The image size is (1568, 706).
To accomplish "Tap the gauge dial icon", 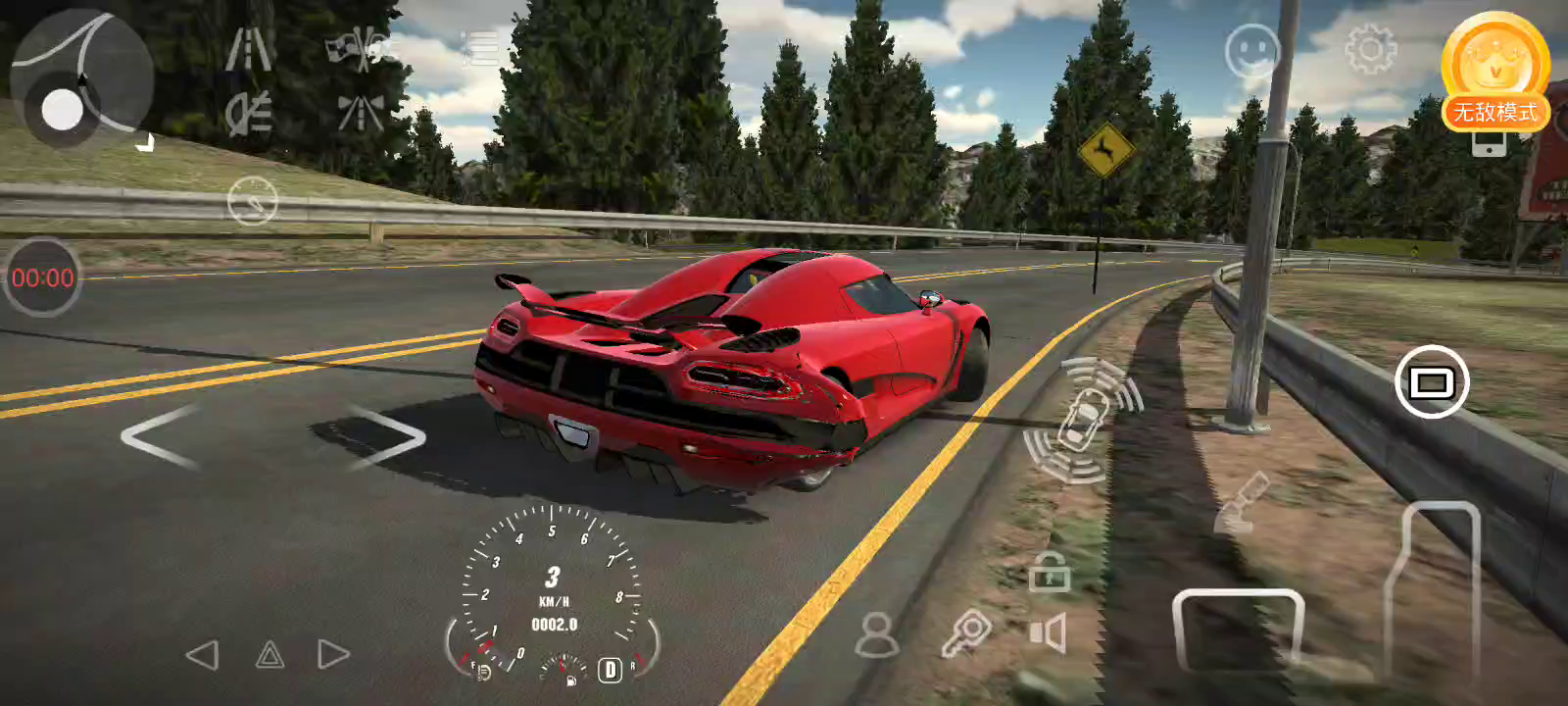I will [x=253, y=201].
